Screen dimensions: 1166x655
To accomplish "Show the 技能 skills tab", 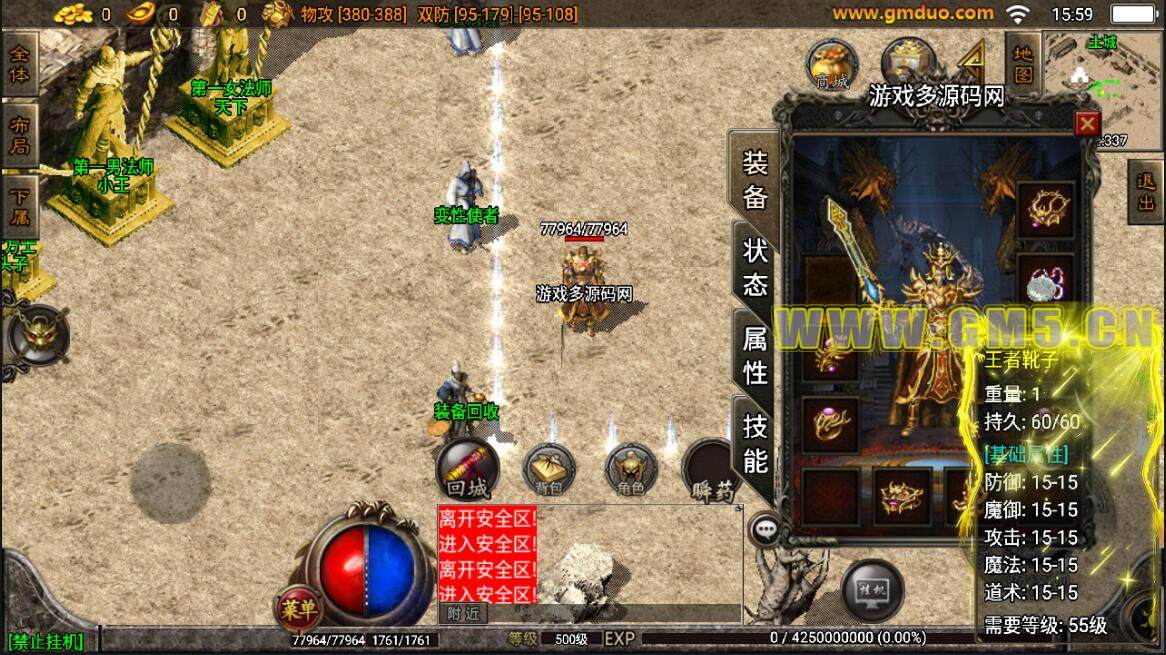I will coord(755,443).
